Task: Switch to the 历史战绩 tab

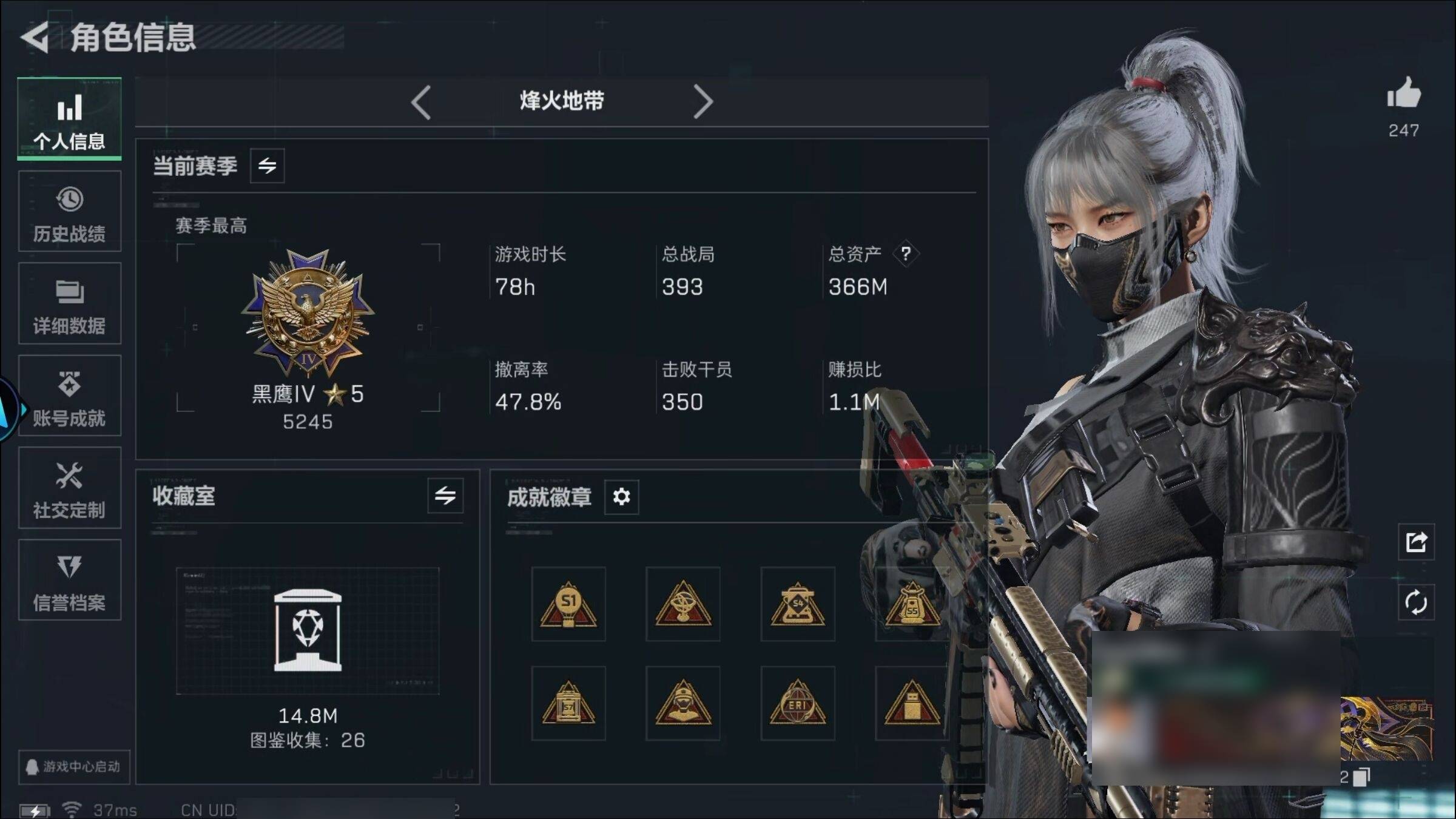Action: pos(69,212)
